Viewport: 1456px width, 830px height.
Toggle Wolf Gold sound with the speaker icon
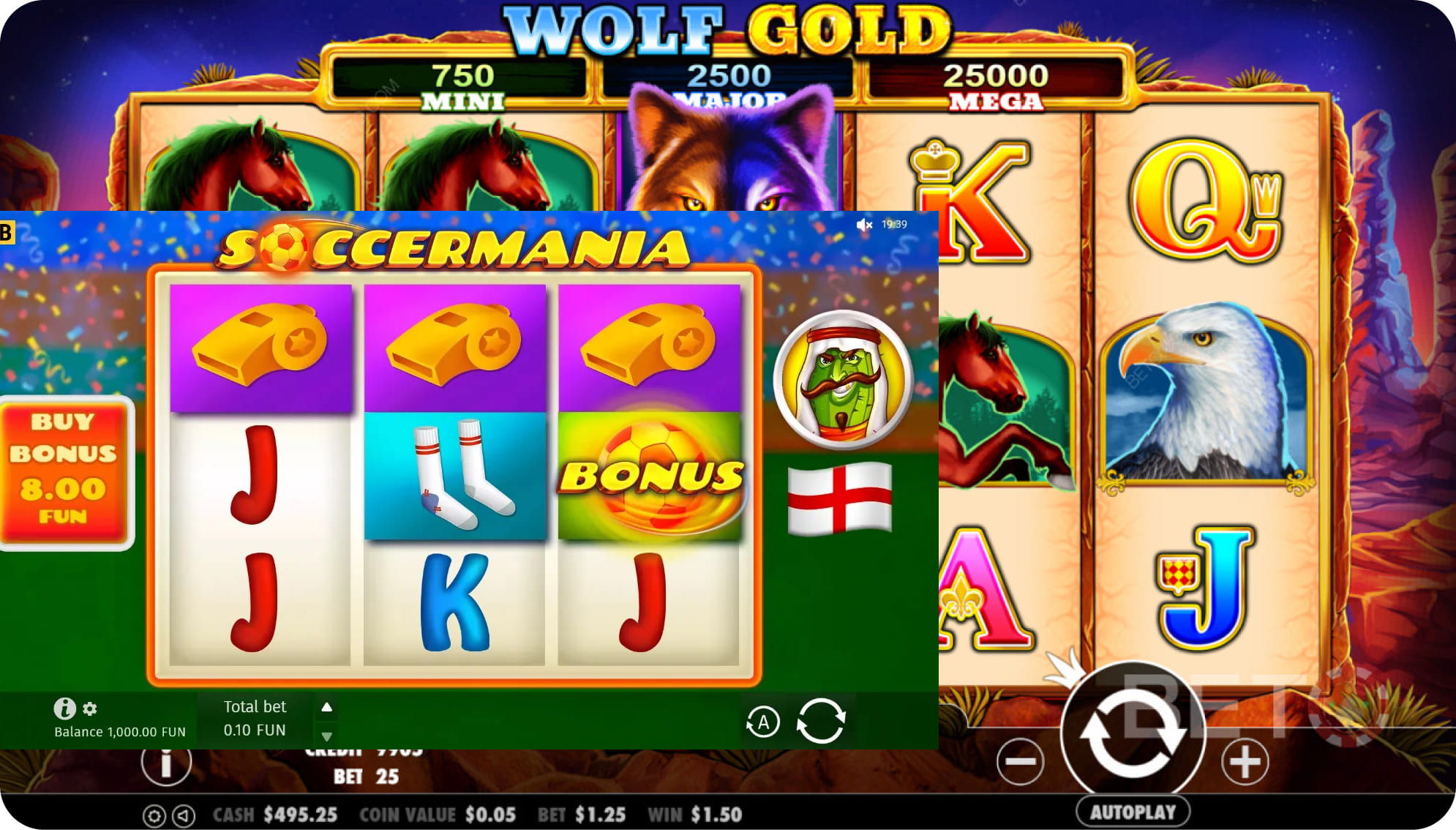coord(184,815)
